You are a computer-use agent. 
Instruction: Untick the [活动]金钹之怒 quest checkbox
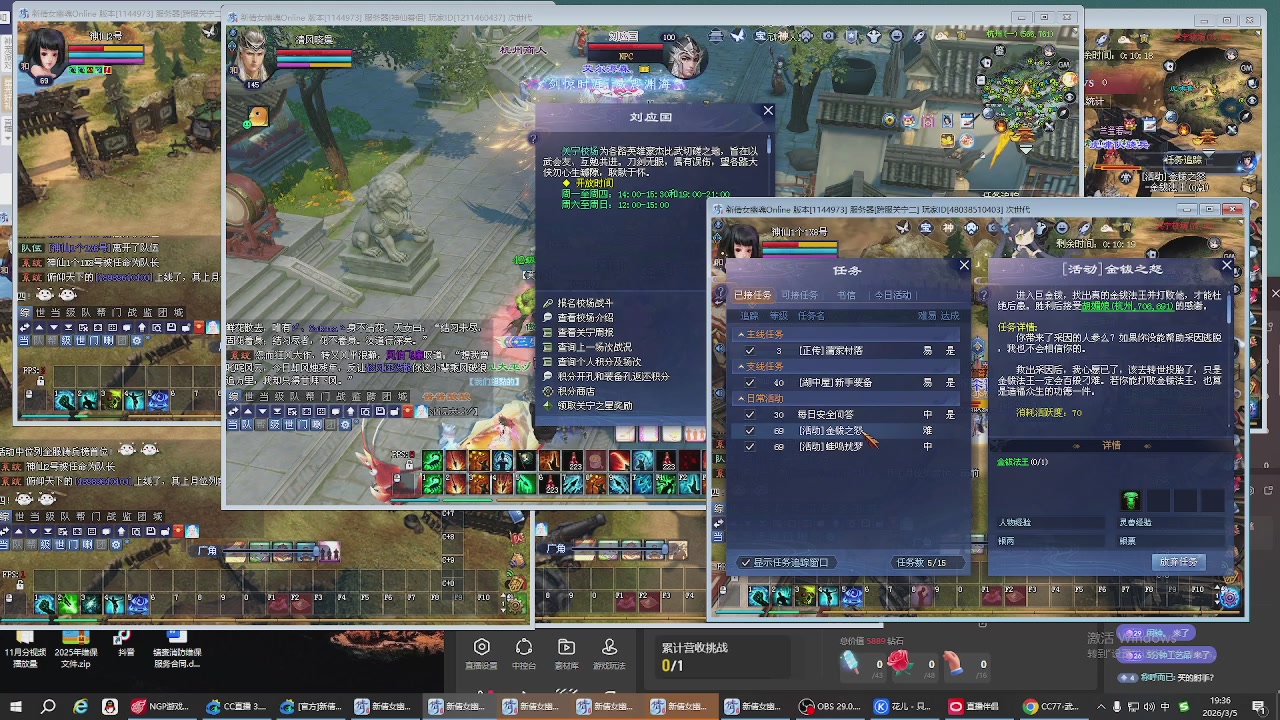pyautogui.click(x=750, y=430)
